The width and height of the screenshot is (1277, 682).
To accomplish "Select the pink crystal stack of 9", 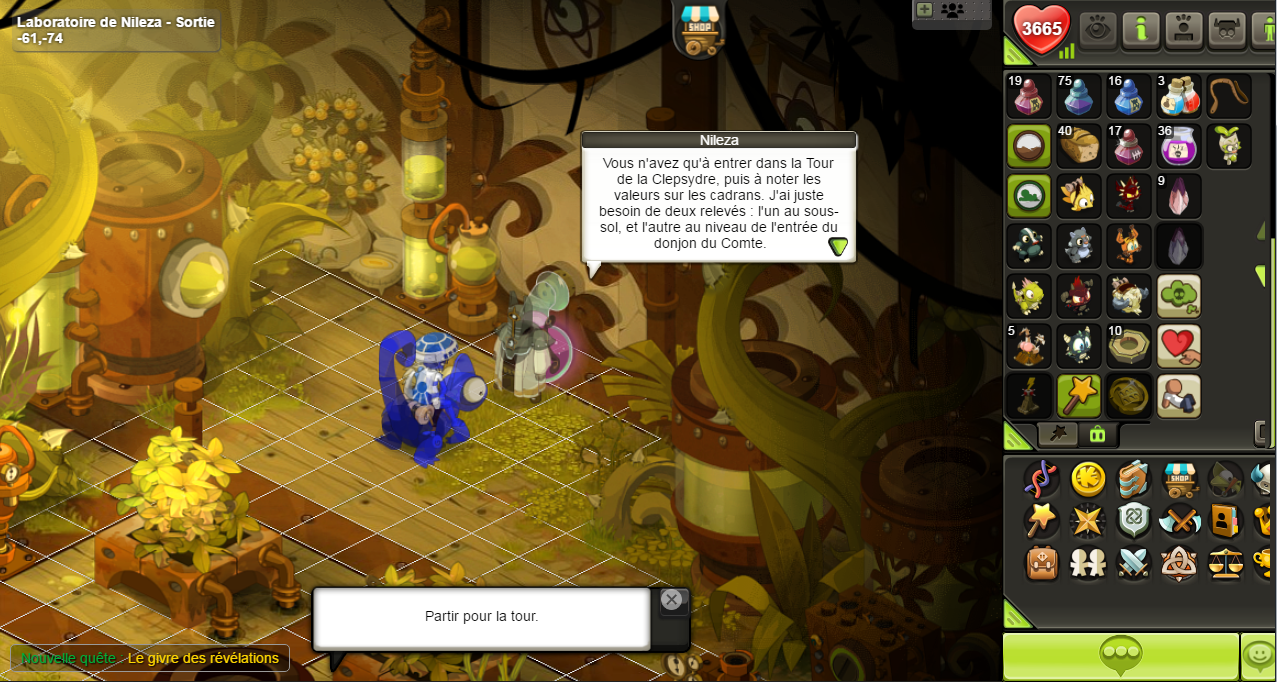I will (1179, 196).
